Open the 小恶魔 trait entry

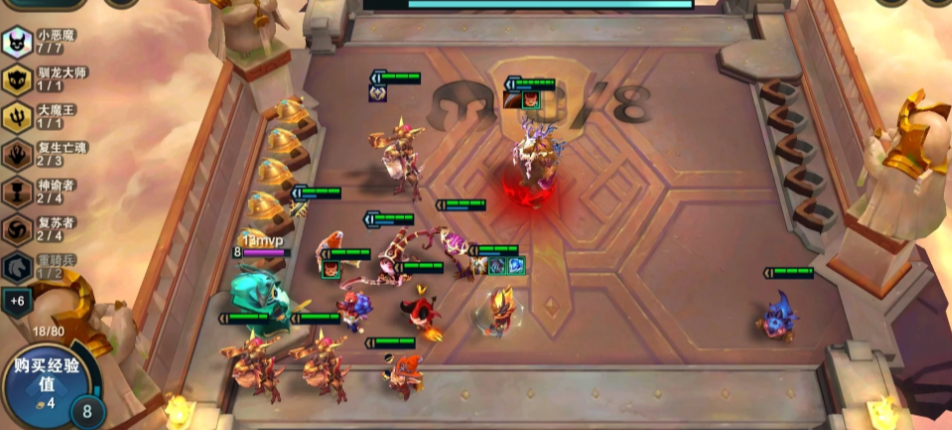coord(18,42)
